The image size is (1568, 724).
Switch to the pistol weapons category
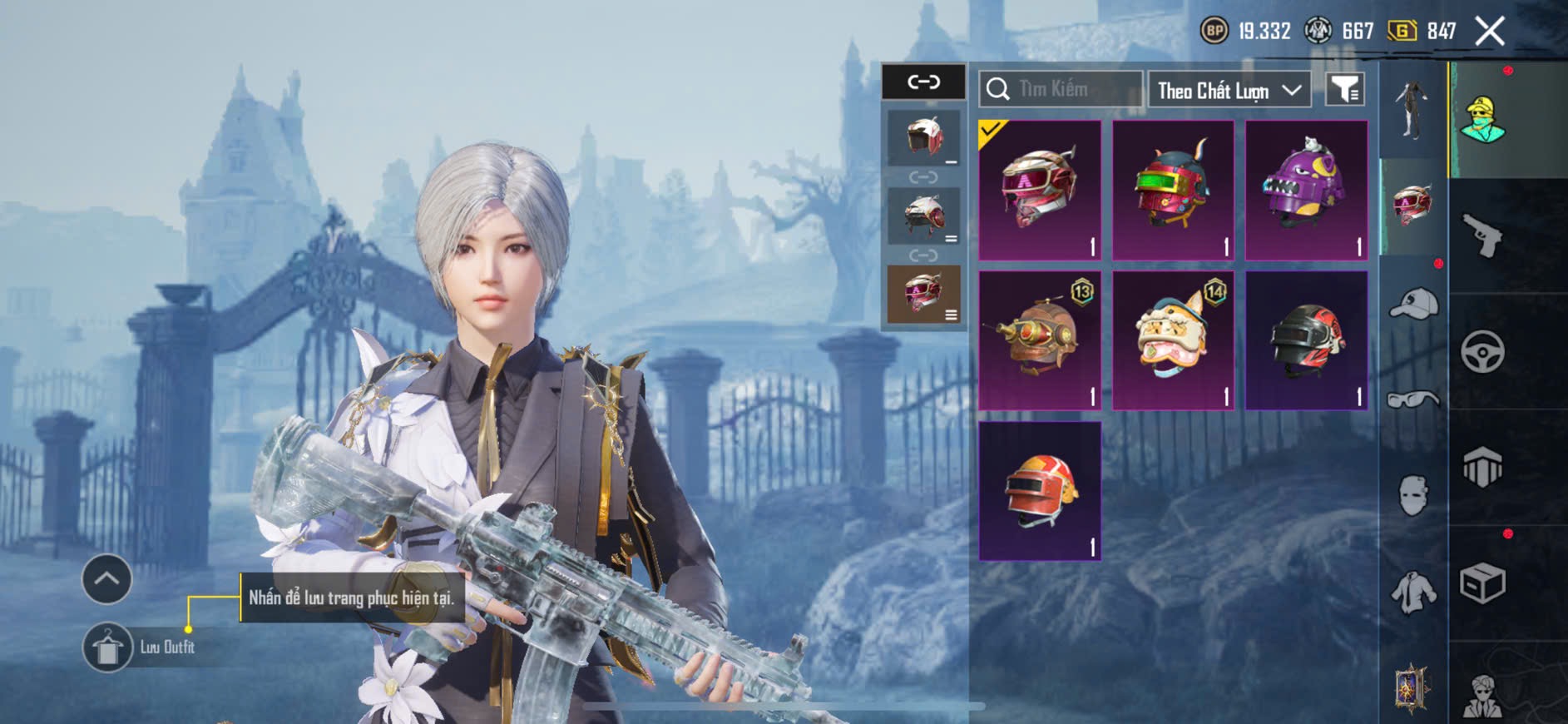1482,236
